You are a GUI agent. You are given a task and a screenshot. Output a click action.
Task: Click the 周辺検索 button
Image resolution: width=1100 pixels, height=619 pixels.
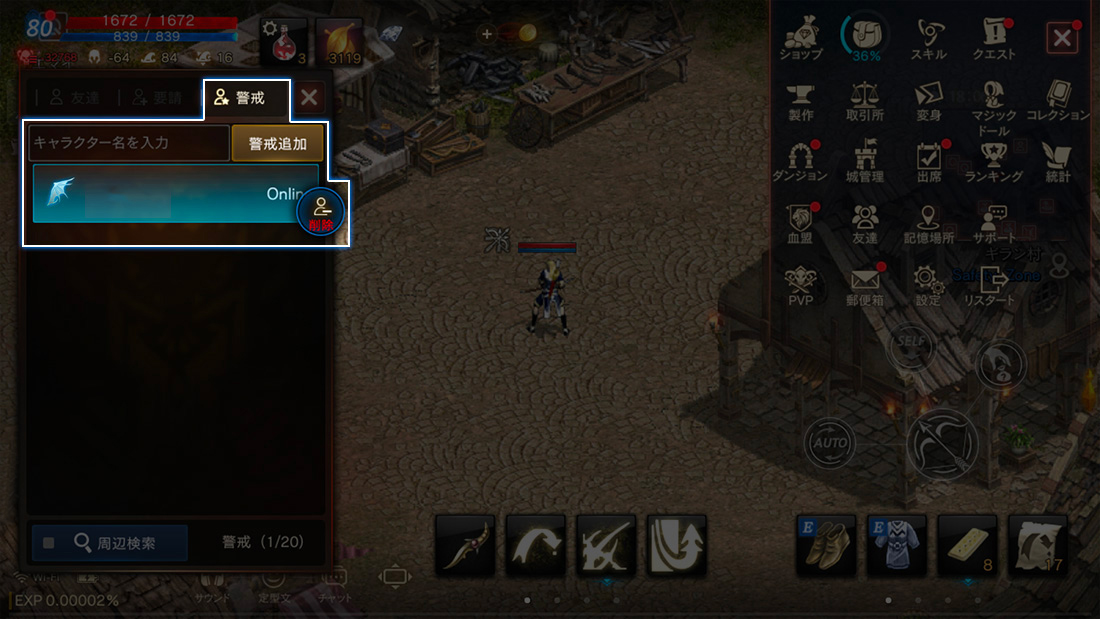(x=110, y=543)
